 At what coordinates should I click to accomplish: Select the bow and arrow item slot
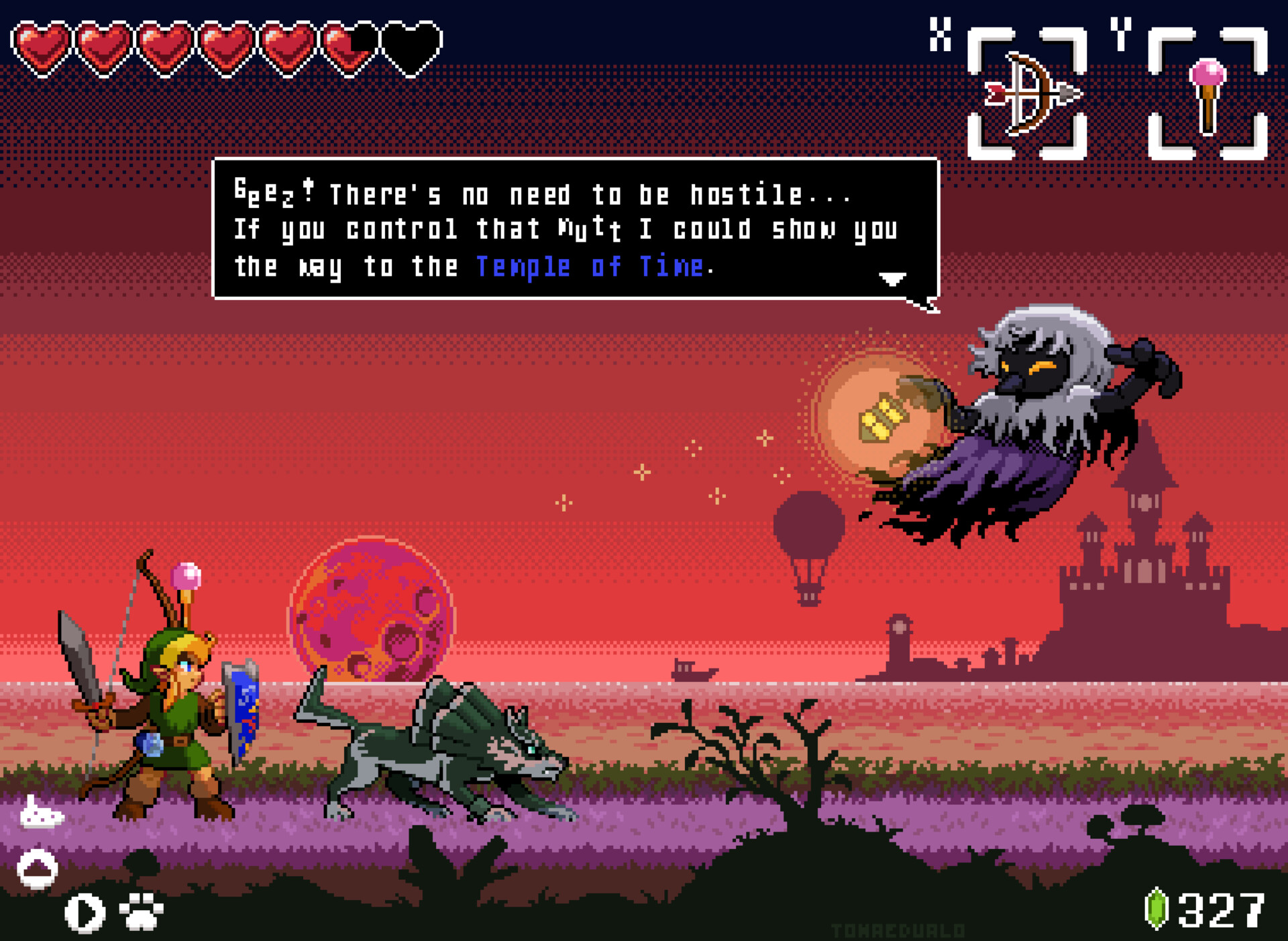point(1026,94)
